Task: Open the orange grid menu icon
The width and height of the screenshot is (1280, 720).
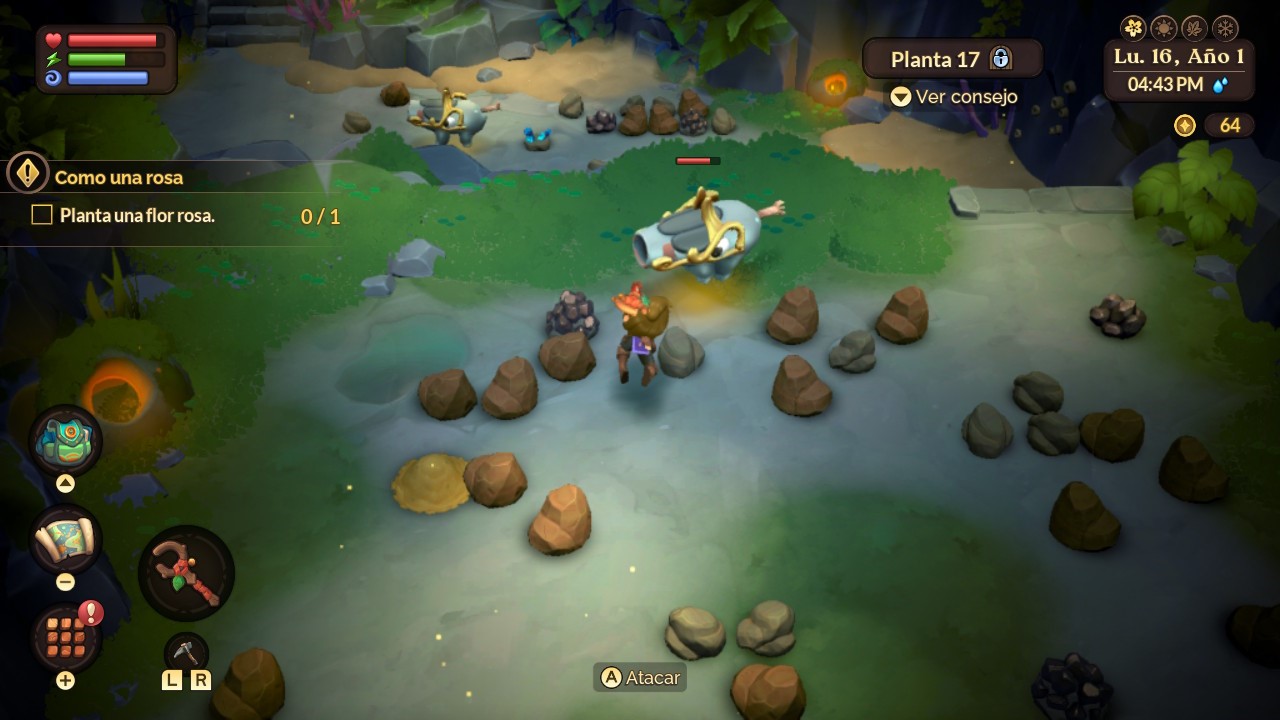Action: [66, 637]
